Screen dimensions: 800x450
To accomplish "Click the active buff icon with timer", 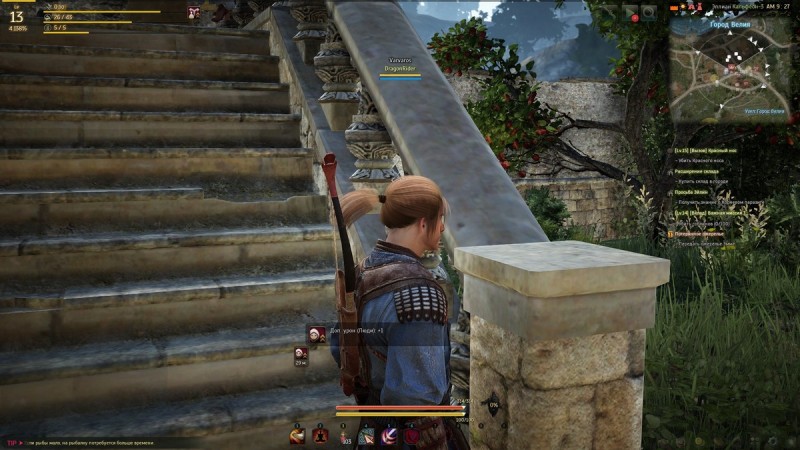I will tap(300, 352).
